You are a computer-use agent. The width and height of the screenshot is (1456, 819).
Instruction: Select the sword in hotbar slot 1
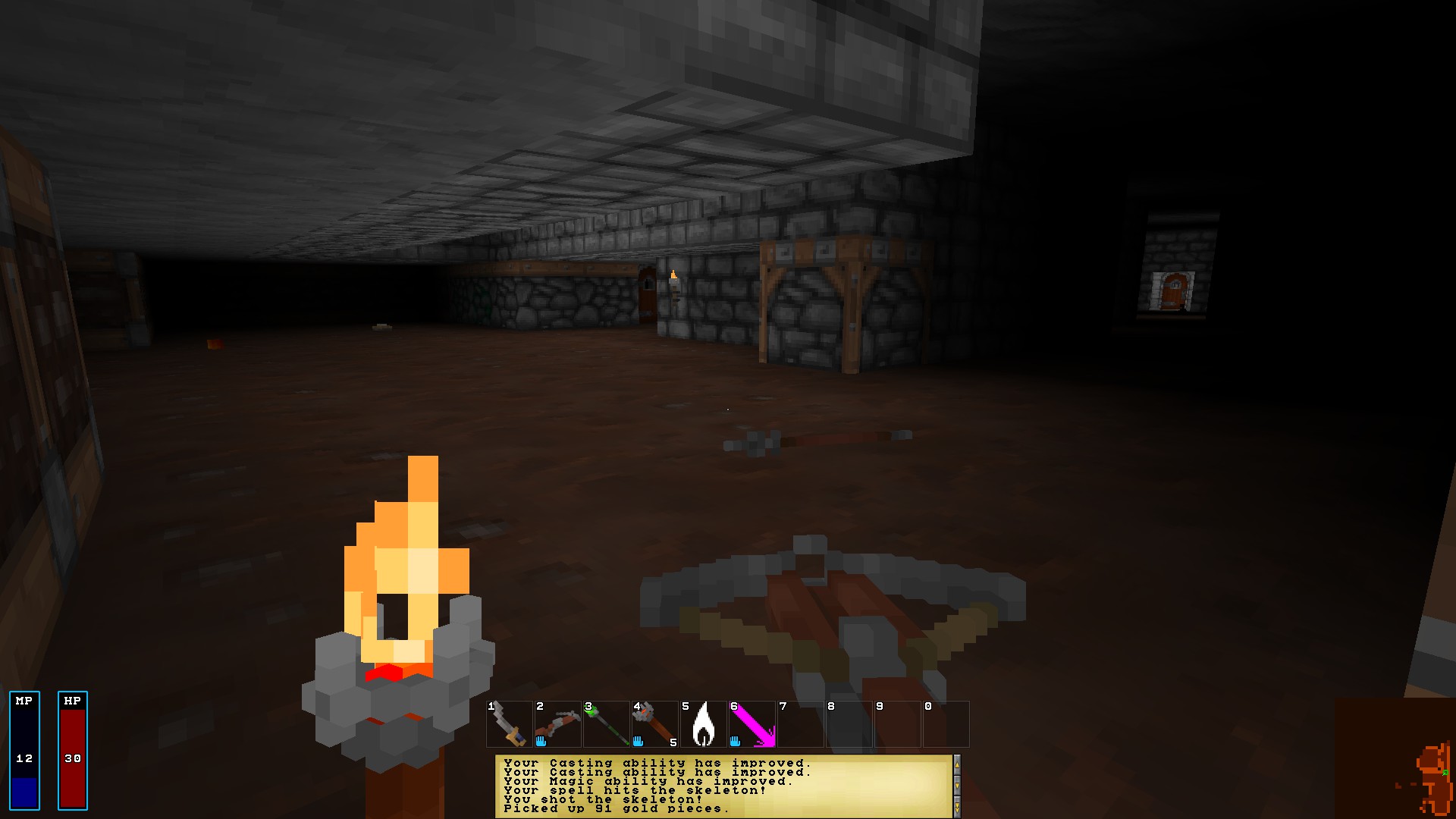507,723
